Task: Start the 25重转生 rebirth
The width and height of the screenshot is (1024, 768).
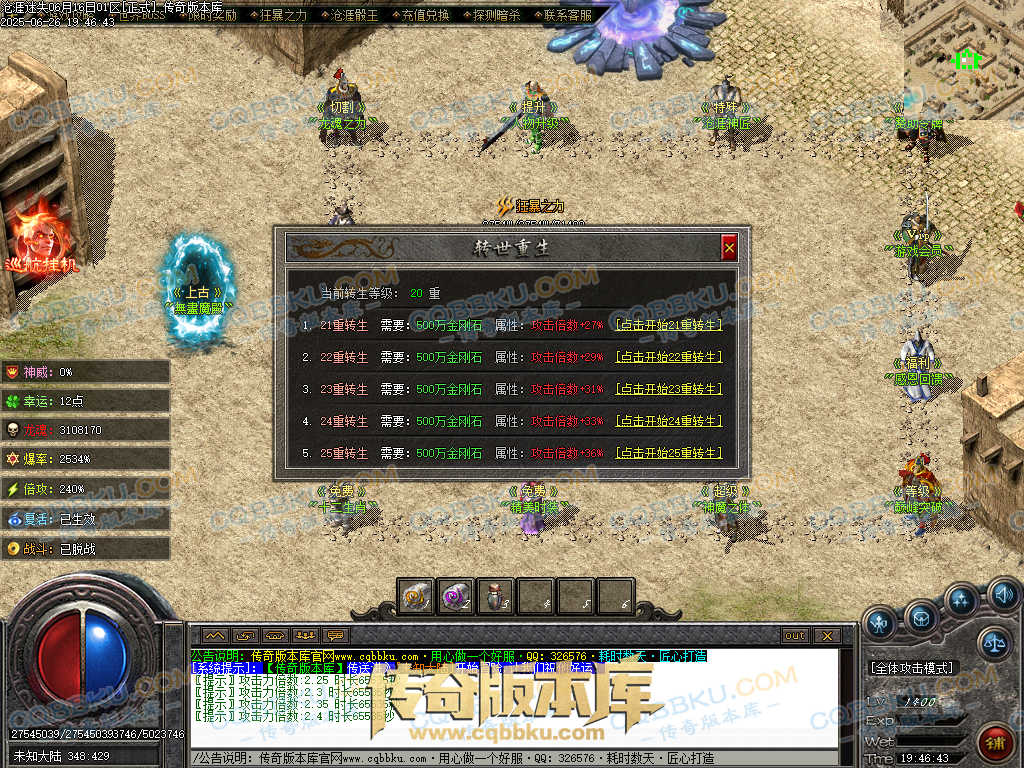Action: coord(668,453)
